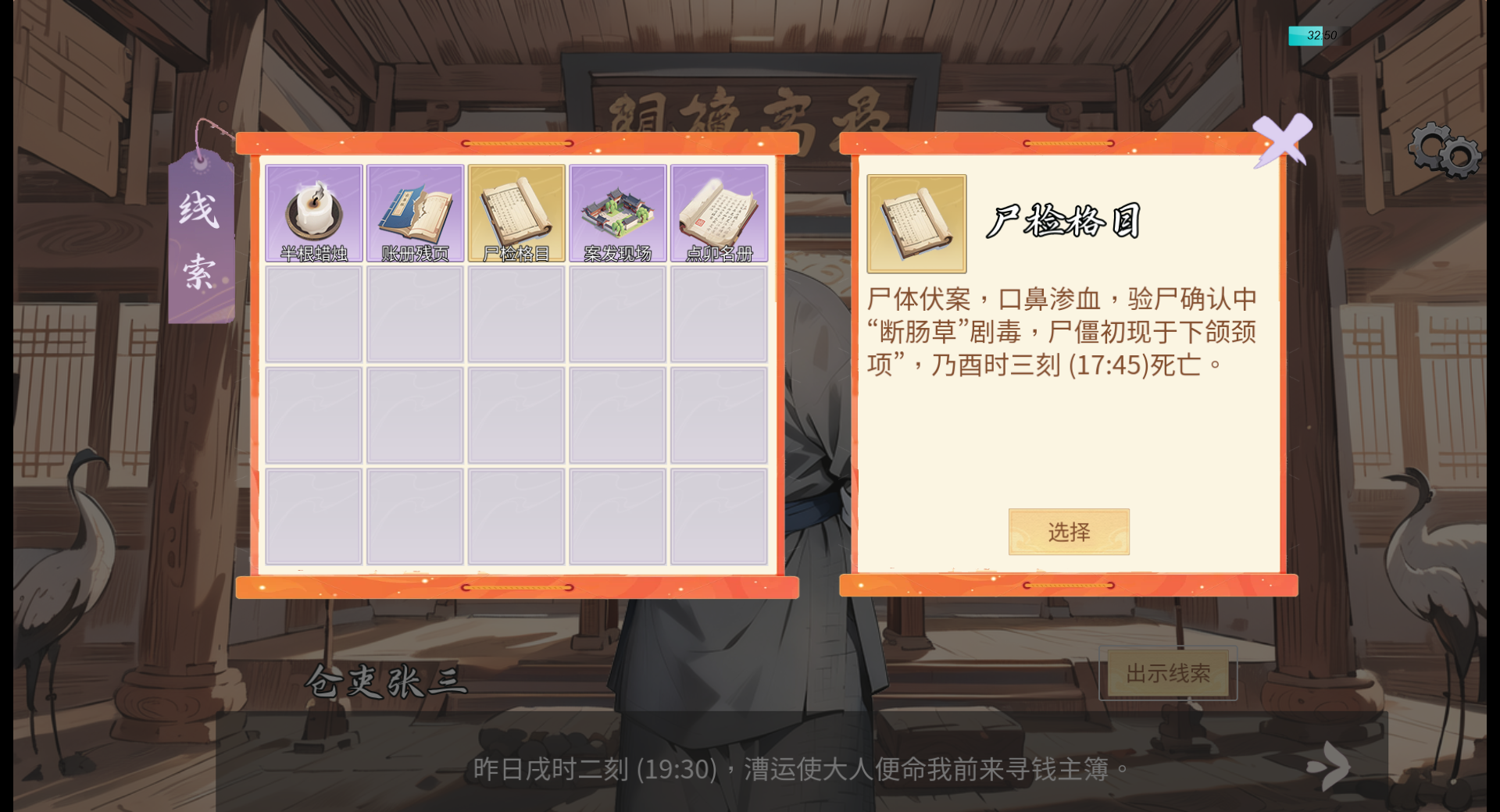The height and width of the screenshot is (812, 1500).
Task: Click the 出示线索 button
Action: (x=1167, y=675)
